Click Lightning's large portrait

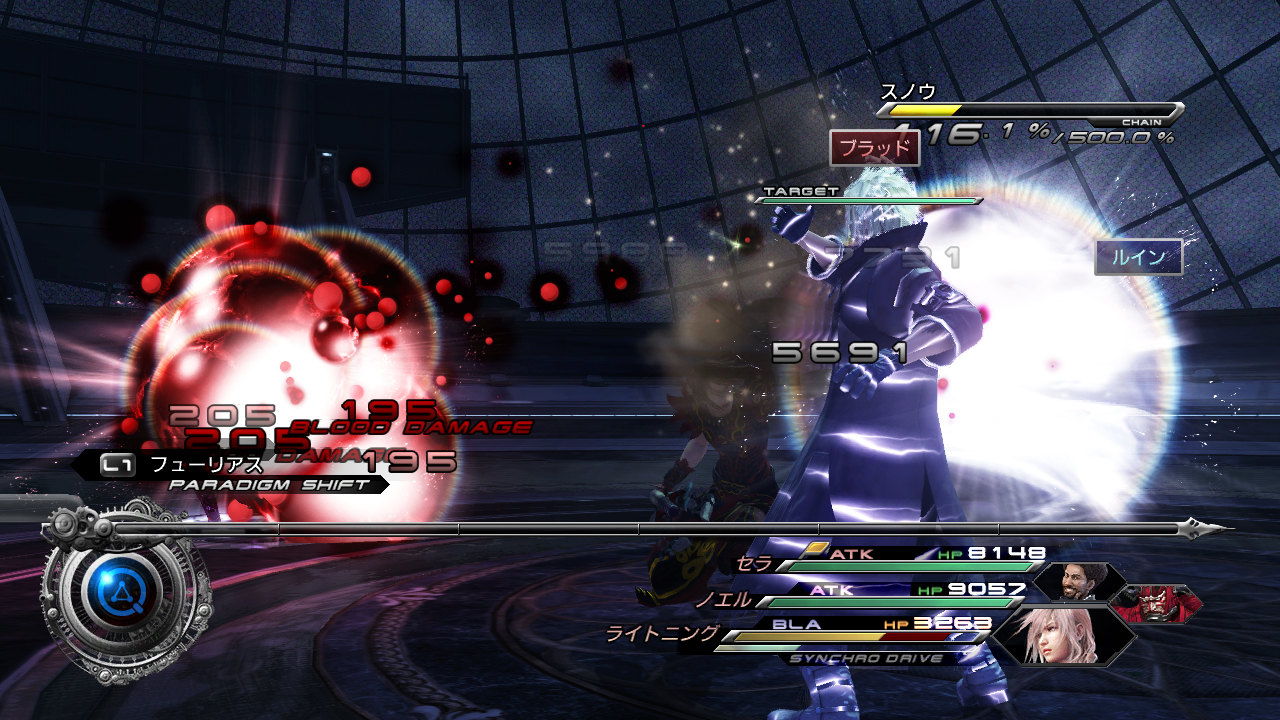click(x=1062, y=636)
